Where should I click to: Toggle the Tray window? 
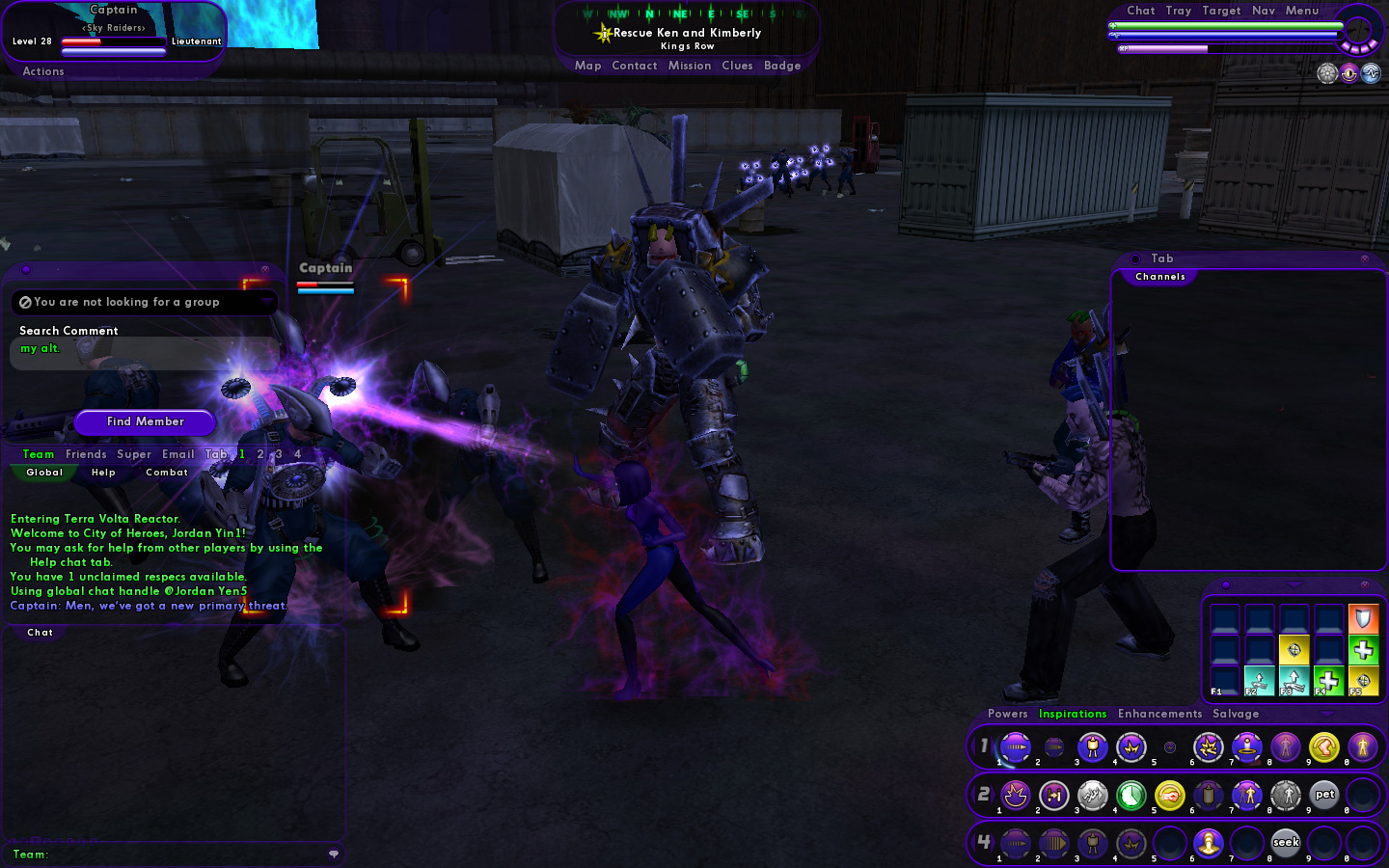1178,11
